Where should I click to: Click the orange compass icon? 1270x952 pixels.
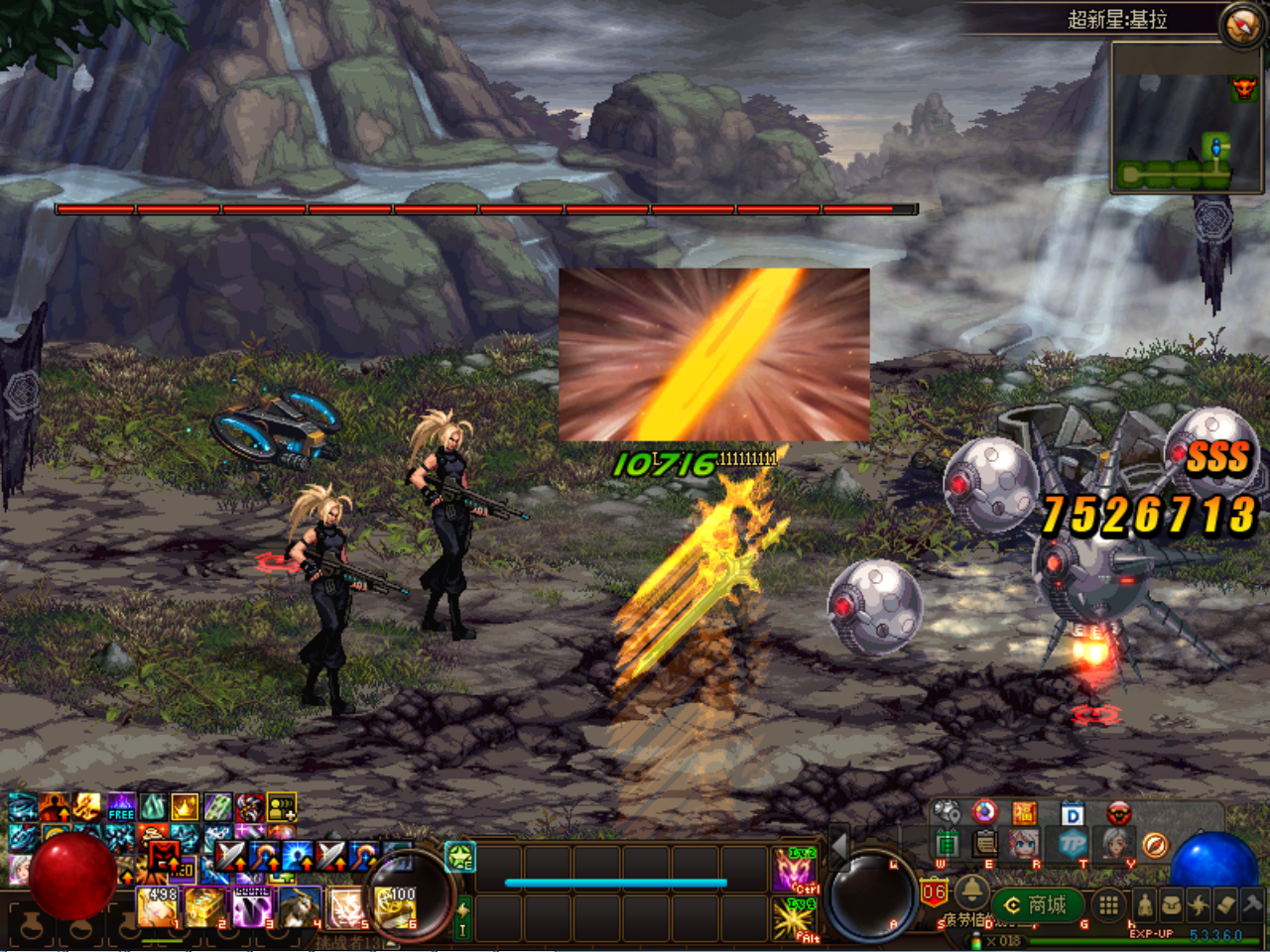click(1155, 845)
